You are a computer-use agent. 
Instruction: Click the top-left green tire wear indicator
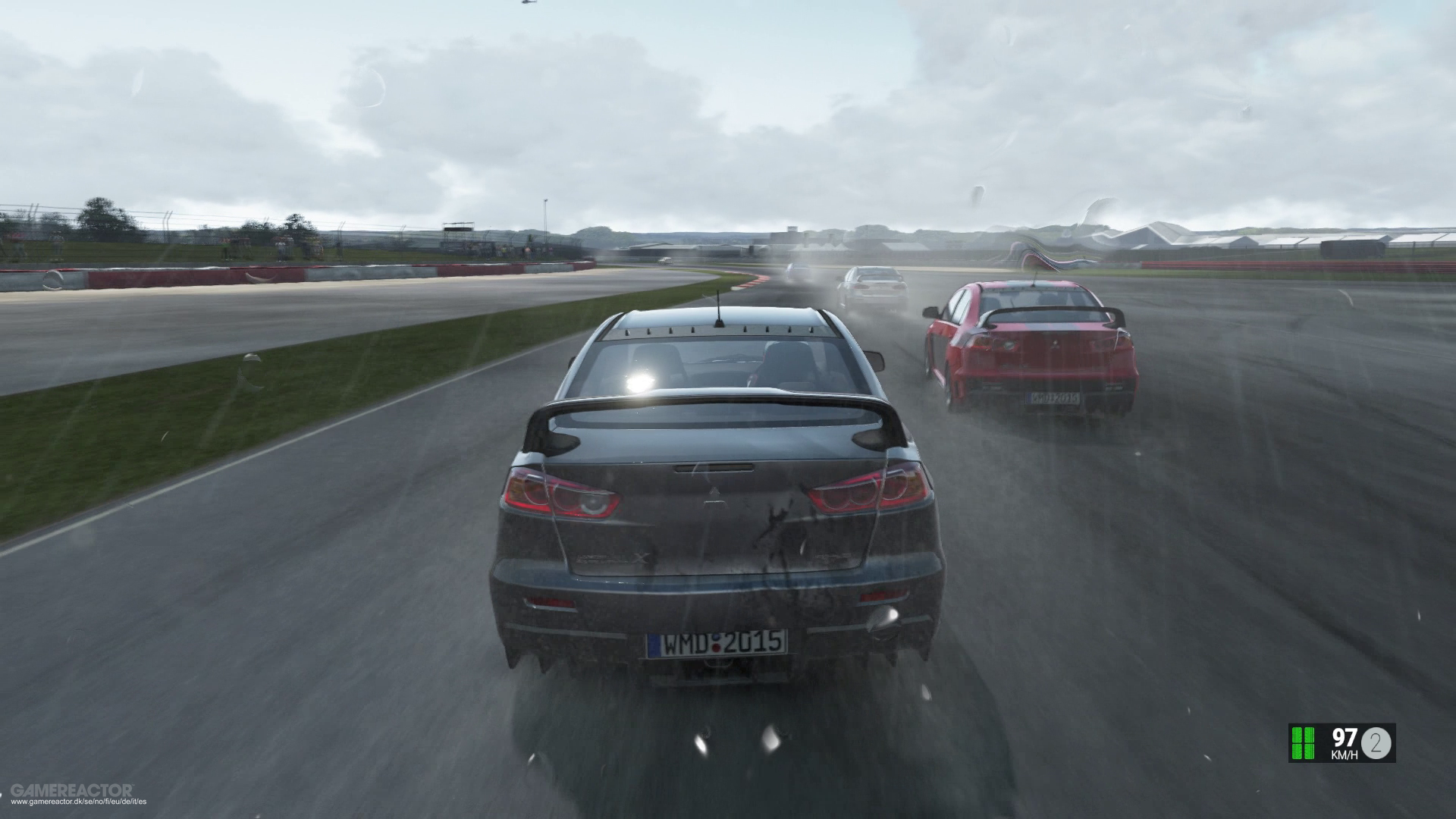[x=1297, y=736]
